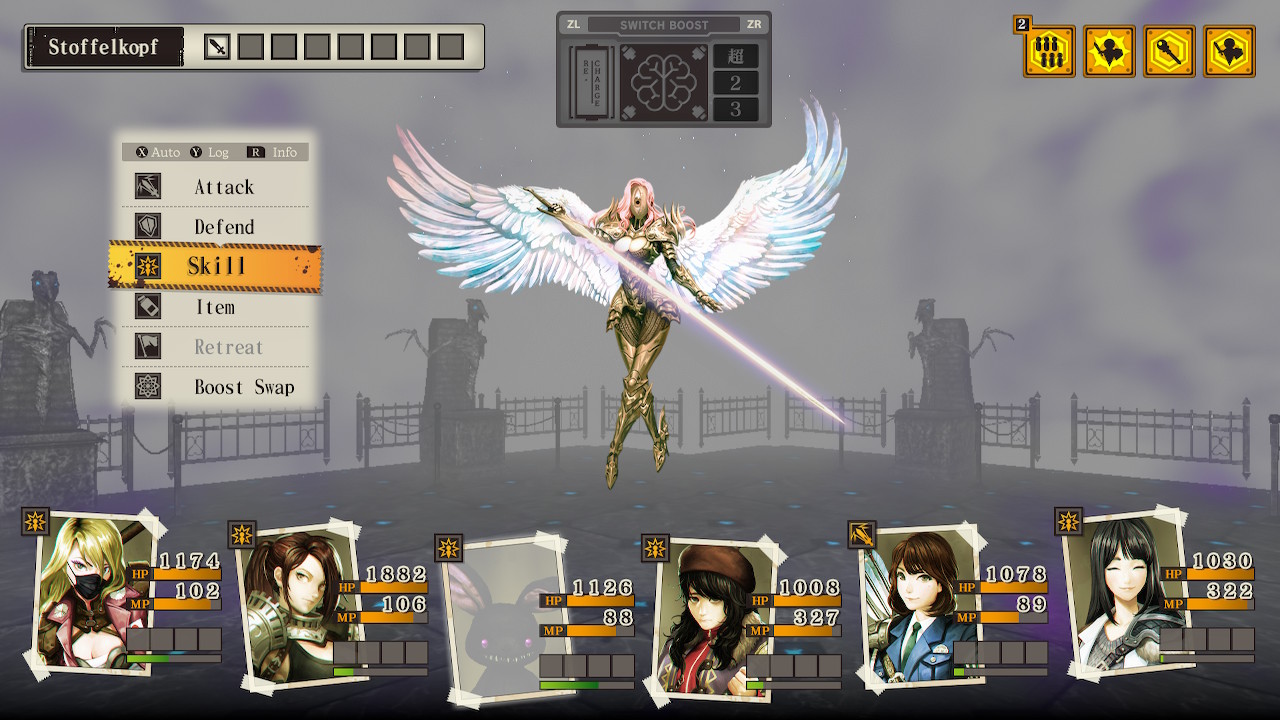Open the highlighted Skill menu
This screenshot has width=1280, height=720.
pyautogui.click(x=216, y=266)
